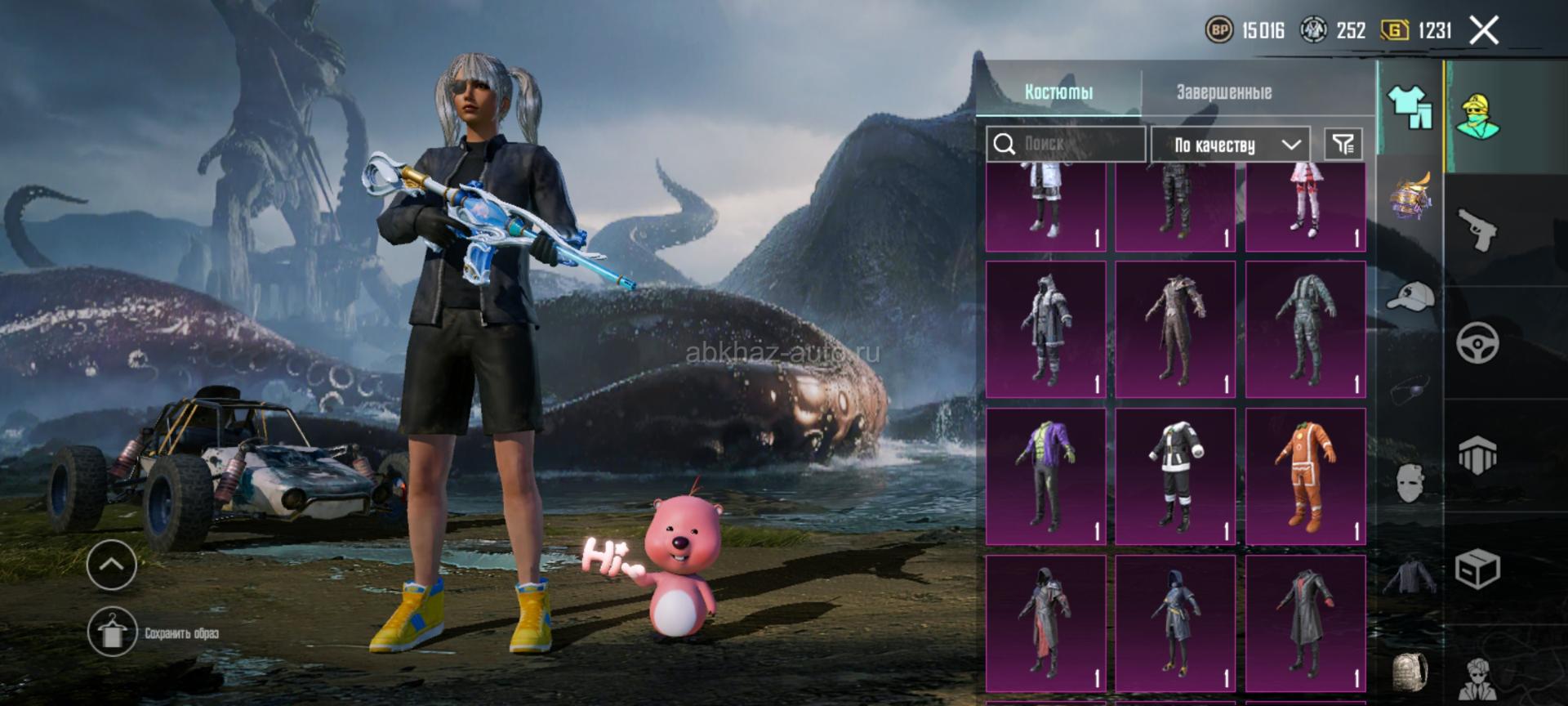Select the grey hooded wolf costume
Screen dimensions: 1568x706
coord(1045,329)
